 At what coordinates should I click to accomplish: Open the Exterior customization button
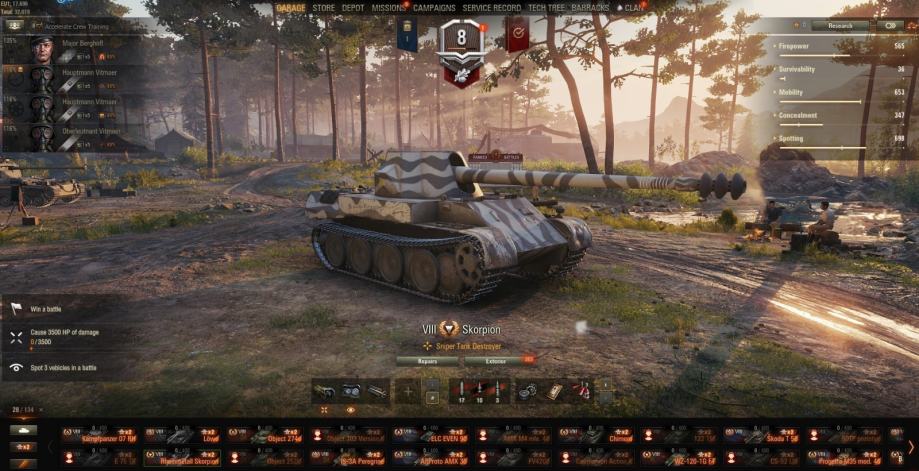pyautogui.click(x=495, y=360)
